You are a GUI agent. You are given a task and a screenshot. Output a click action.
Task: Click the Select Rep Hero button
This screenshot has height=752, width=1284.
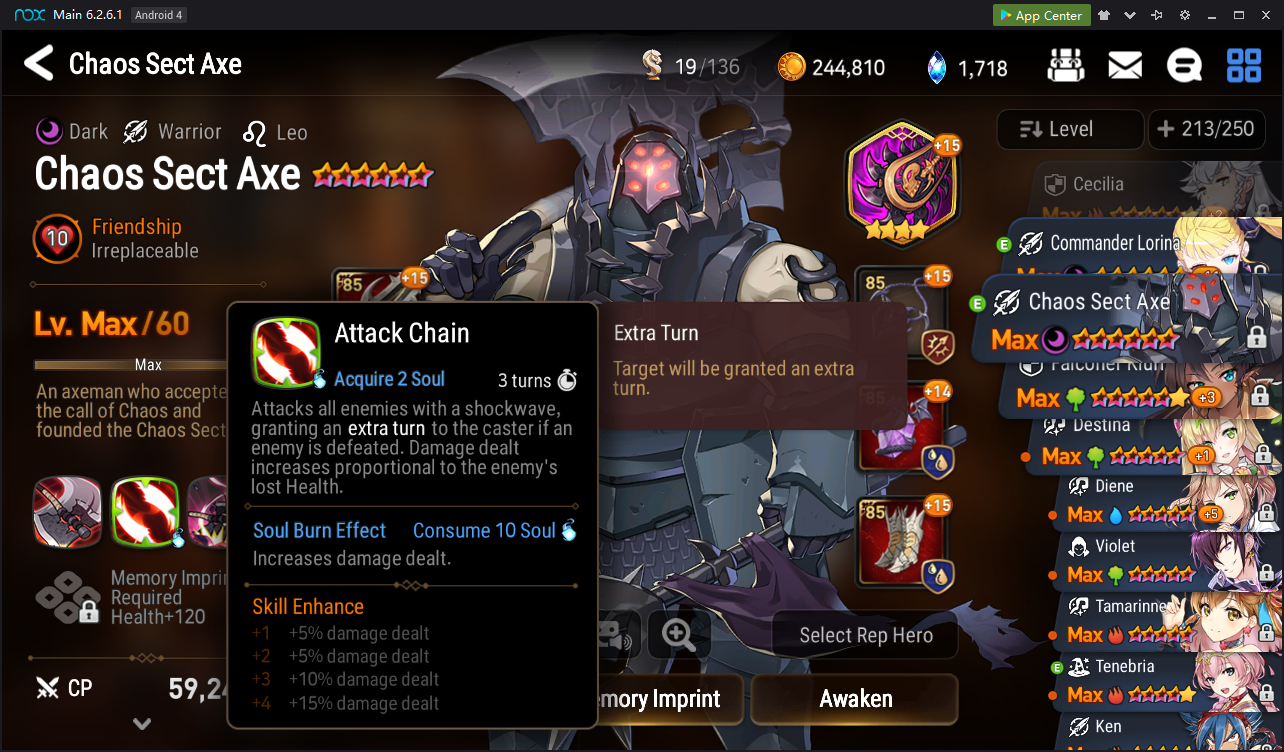point(865,636)
